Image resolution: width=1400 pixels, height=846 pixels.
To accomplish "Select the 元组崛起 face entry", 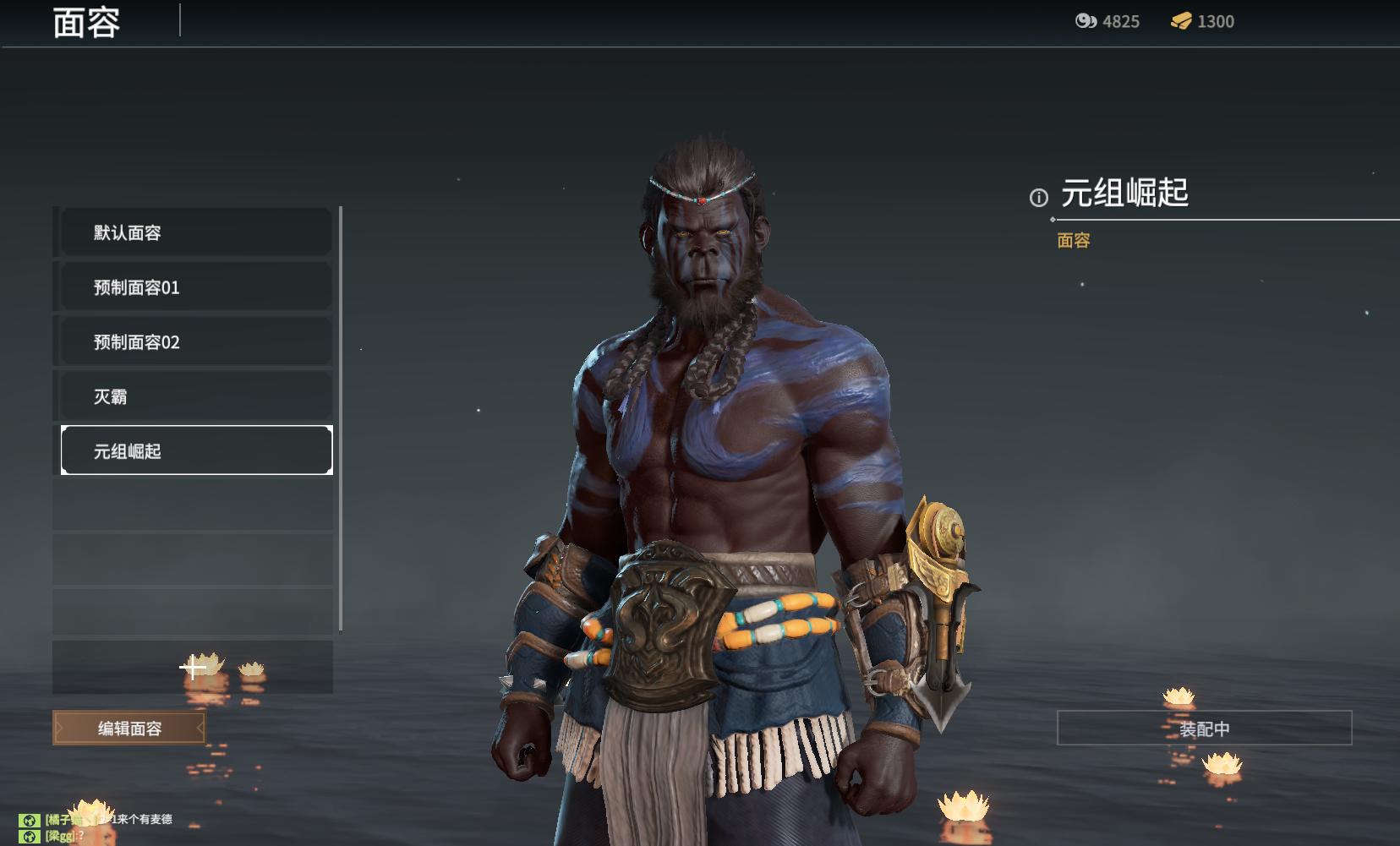I will pos(196,450).
